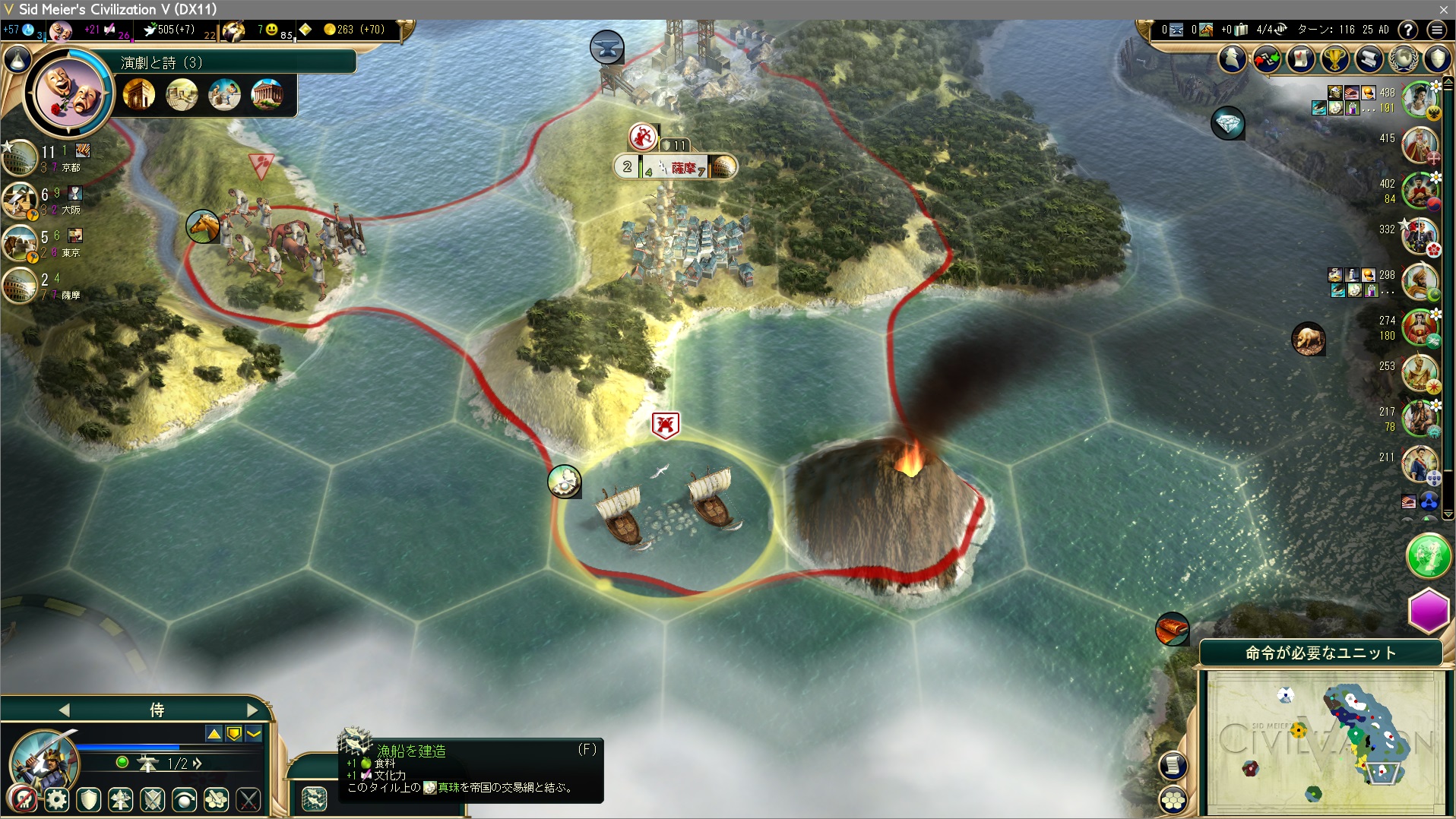Viewport: 1456px width, 819px height.
Task: Cycle to previous unit with left arrow
Action: tap(65, 710)
